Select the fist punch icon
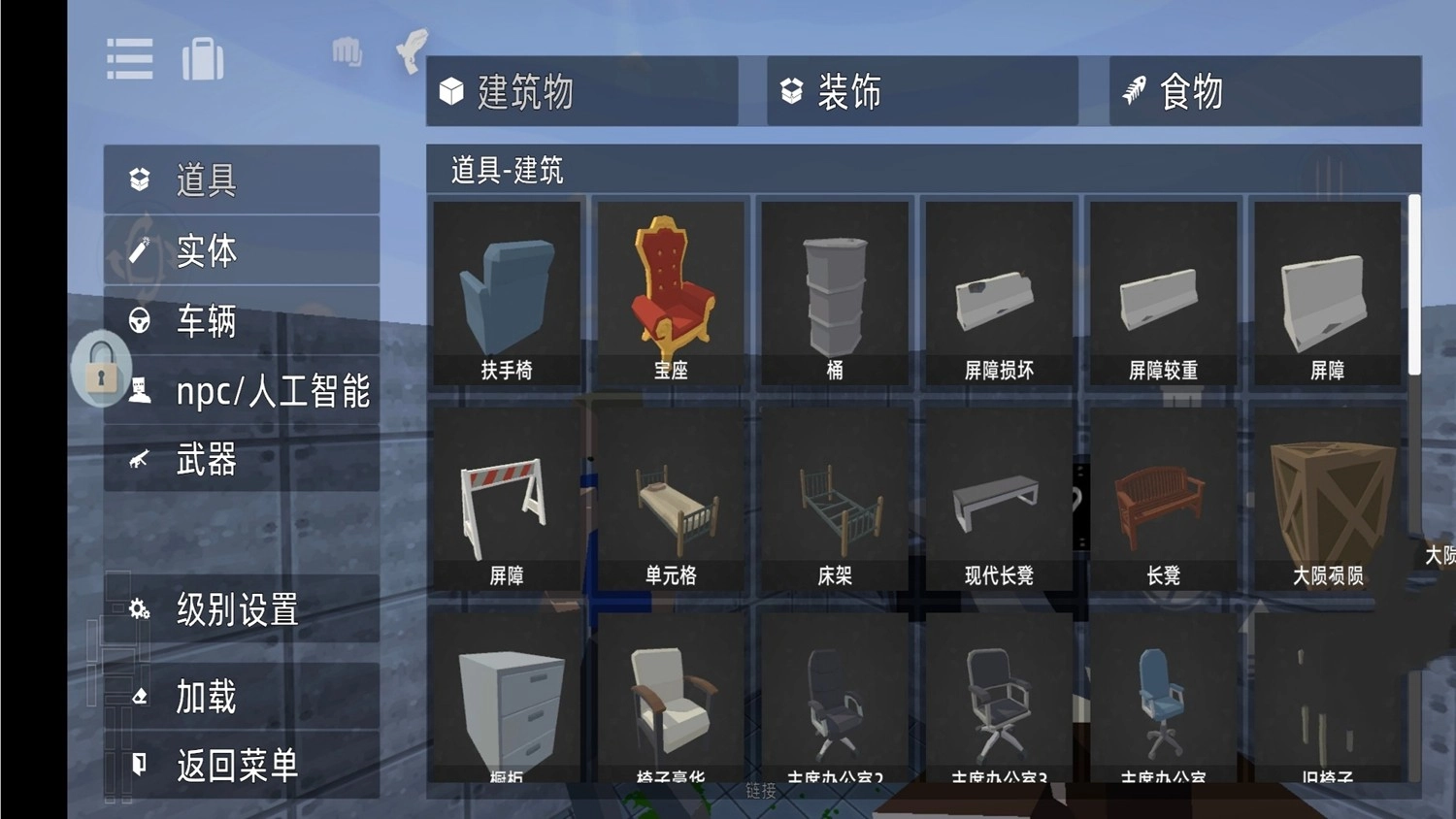 pos(347,53)
